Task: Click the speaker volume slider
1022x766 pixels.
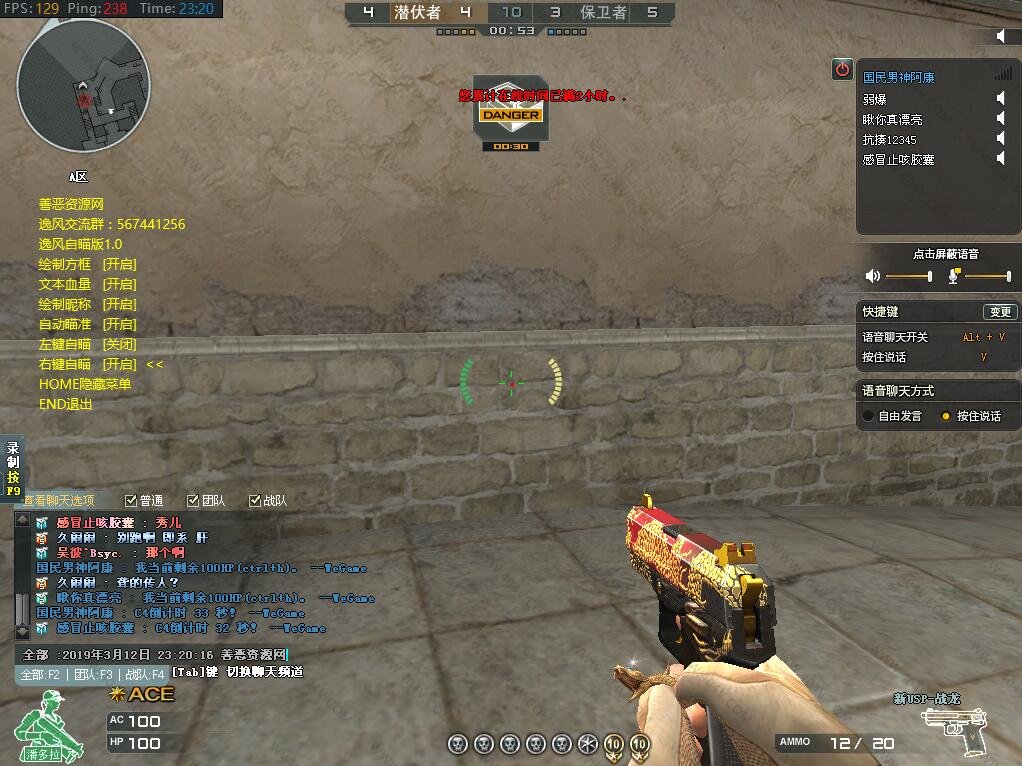Action: (x=908, y=276)
